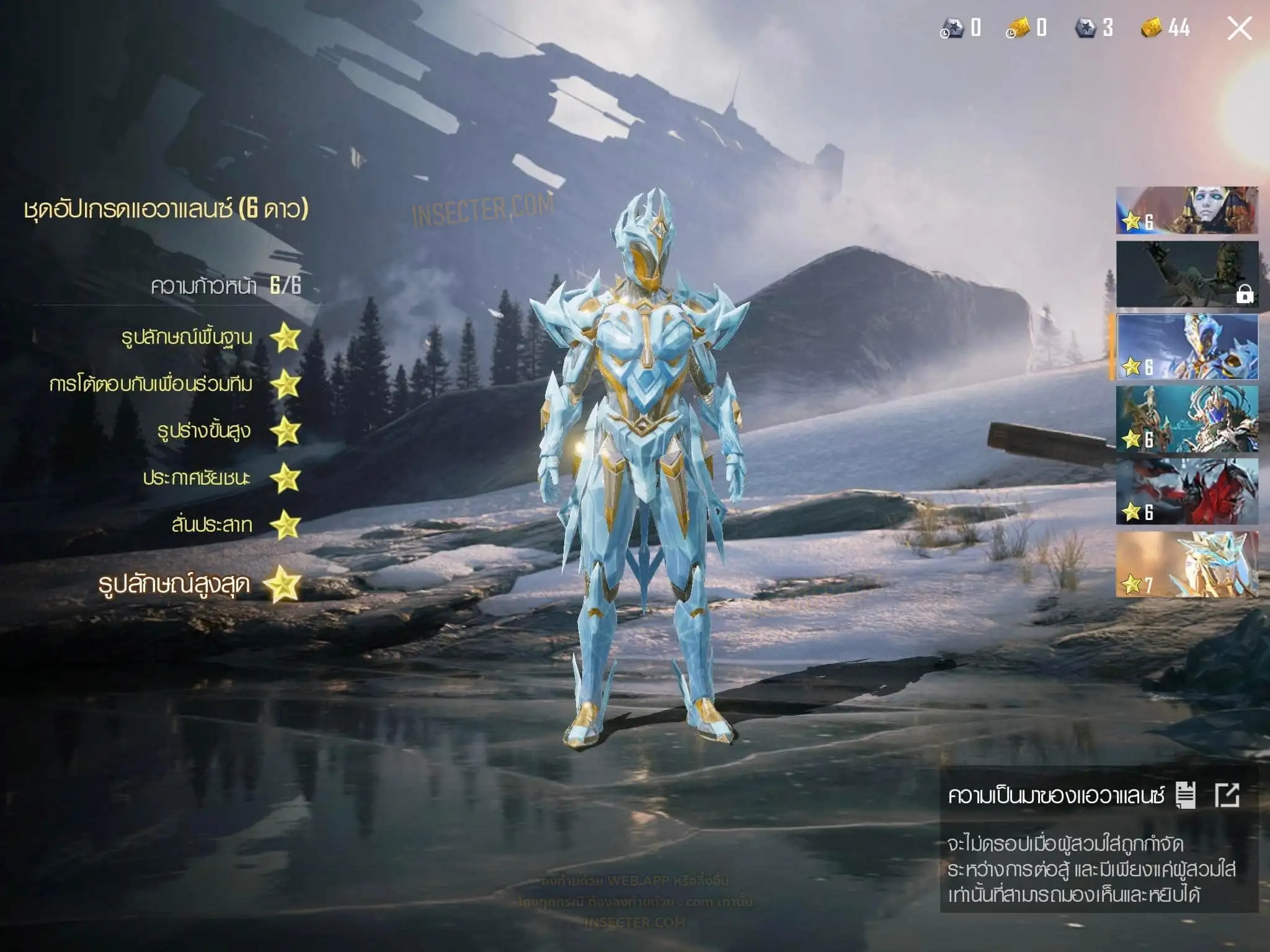Pick the teal sea-armor outfit thumbnail
Screen dimensions: 1270x952
coord(1187,419)
